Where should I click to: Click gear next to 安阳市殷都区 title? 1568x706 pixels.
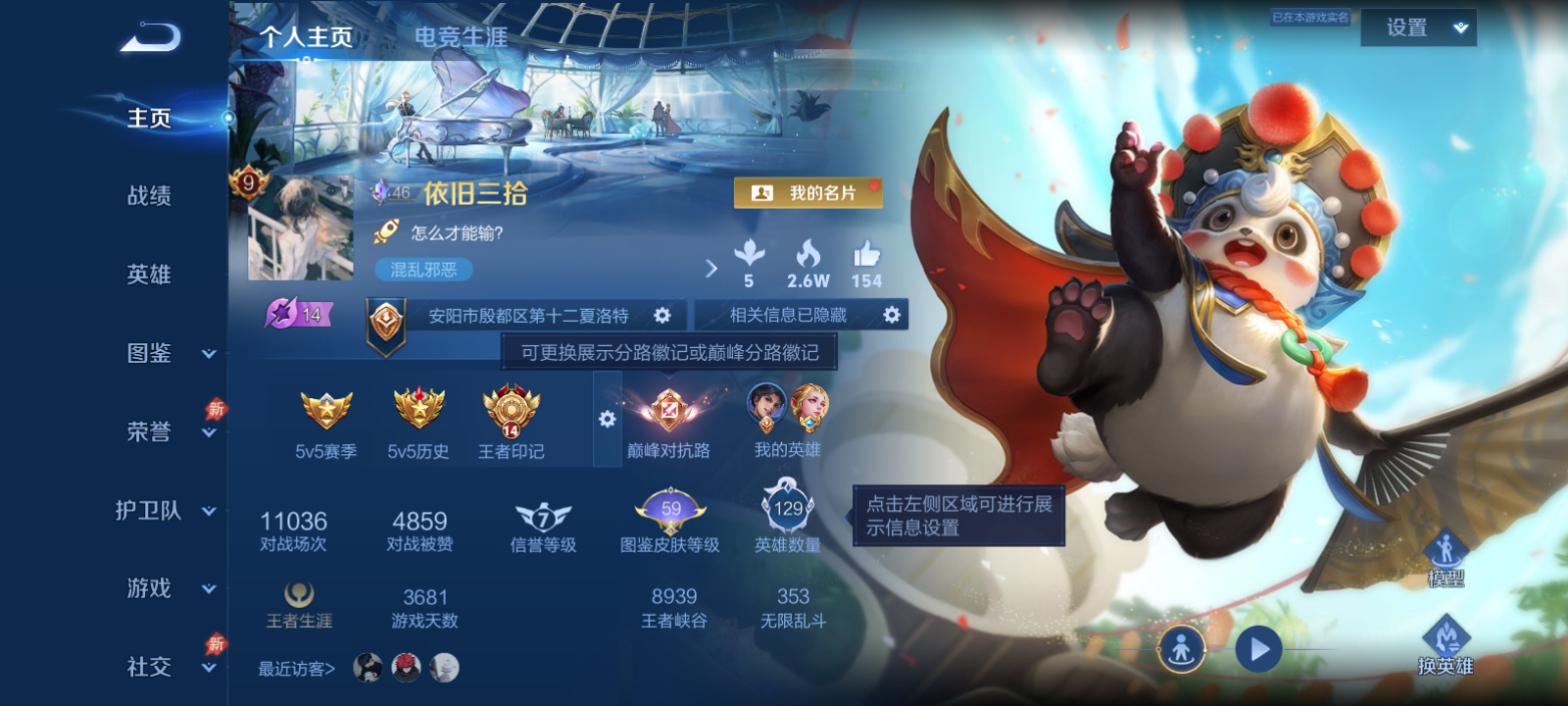pyautogui.click(x=663, y=315)
